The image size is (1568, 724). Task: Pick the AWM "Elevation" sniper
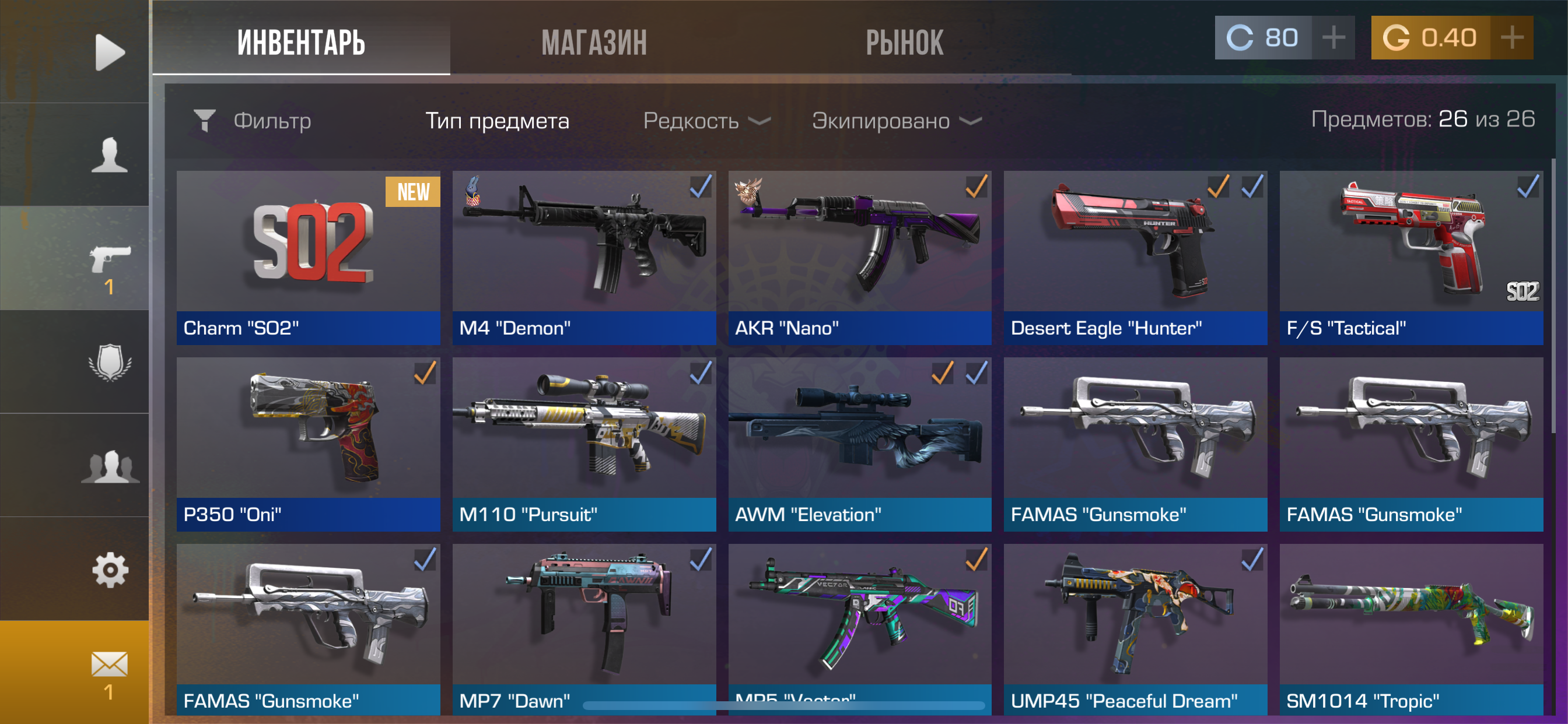[x=859, y=444]
